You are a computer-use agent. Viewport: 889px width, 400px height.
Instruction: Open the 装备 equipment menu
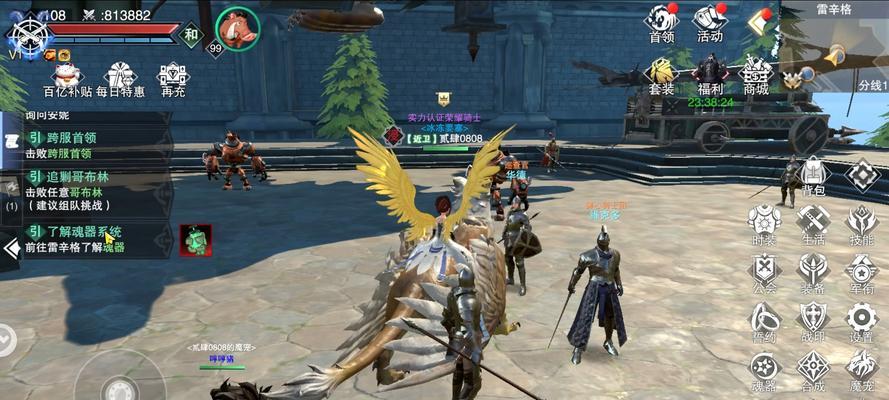coord(812,272)
